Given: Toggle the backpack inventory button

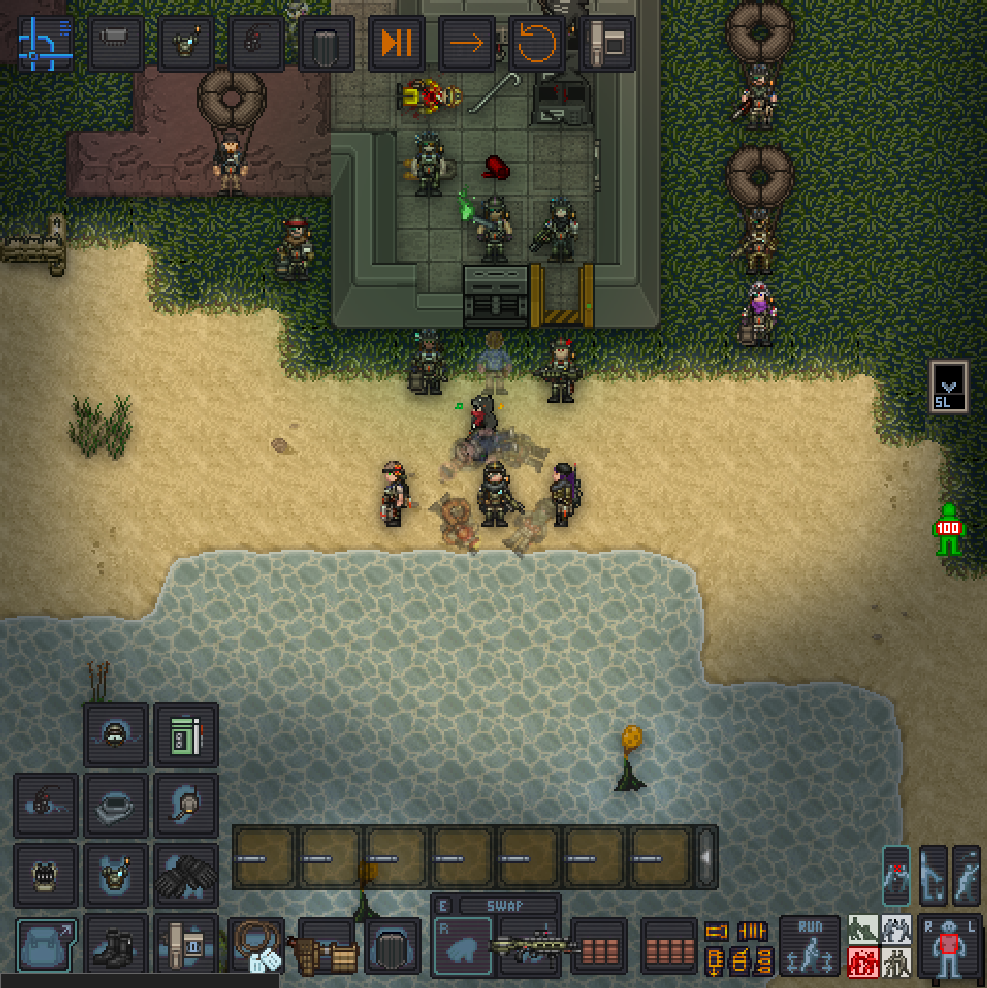Looking at the screenshot, I should (x=46, y=945).
